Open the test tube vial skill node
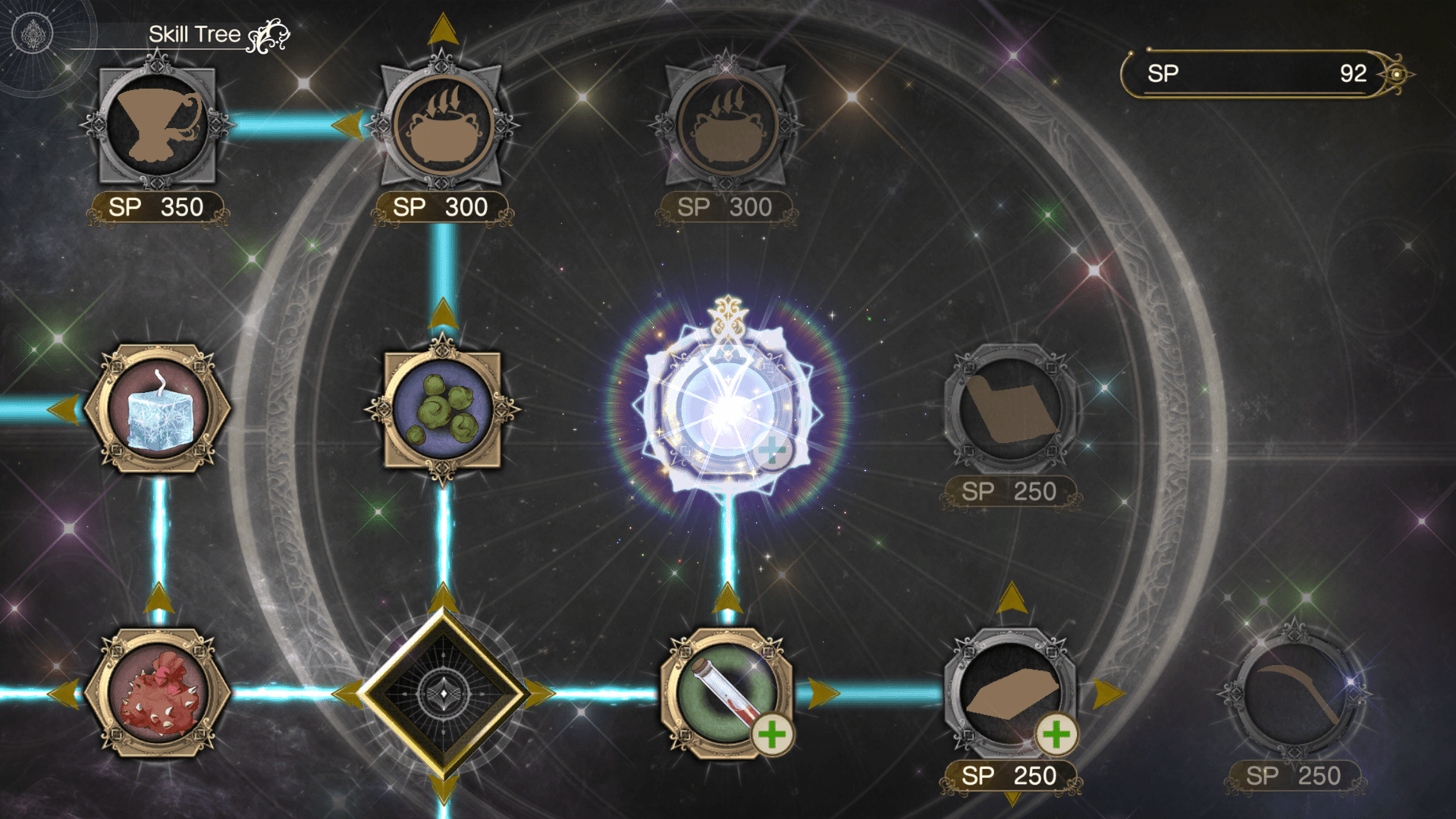Viewport: 1456px width, 819px height. click(726, 693)
